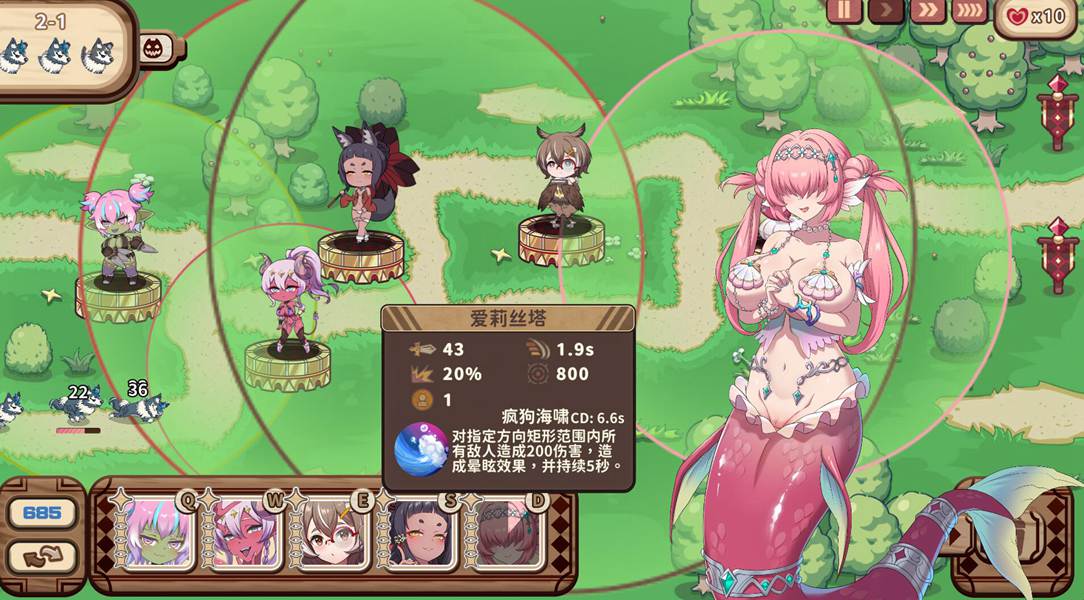This screenshot has width=1084, height=600.
Task: Activate quadruple-arrow fastest speed
Action: (x=968, y=11)
